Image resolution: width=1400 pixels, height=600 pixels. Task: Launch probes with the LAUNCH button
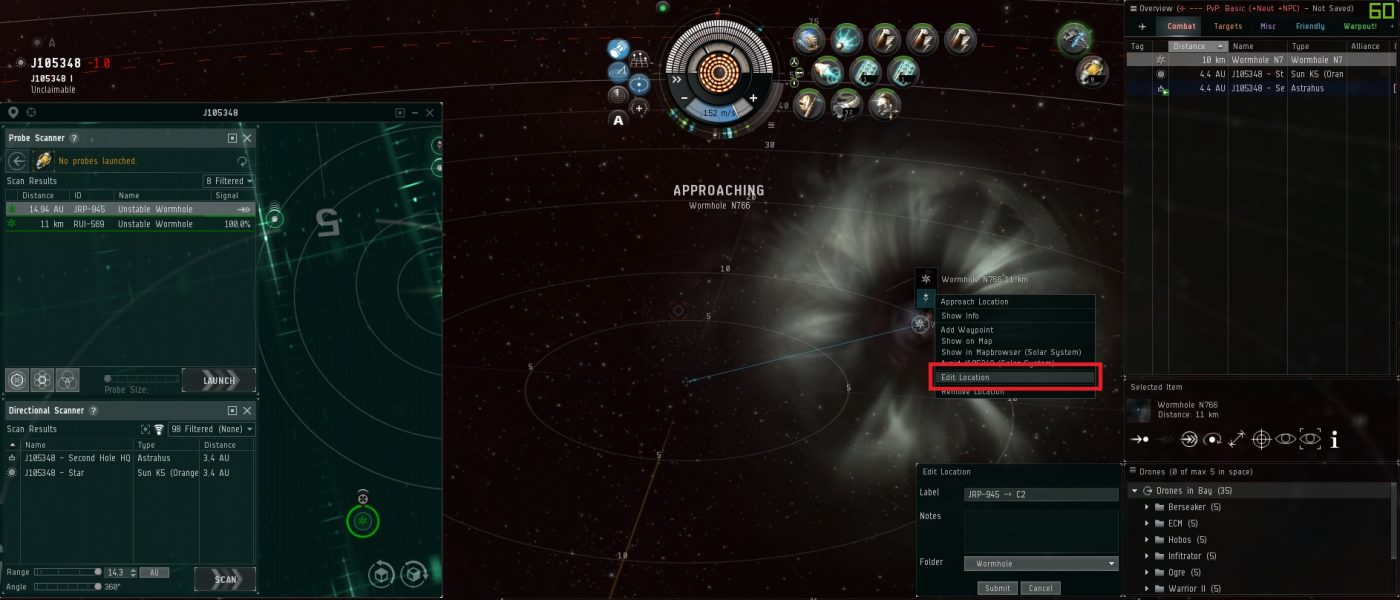pos(219,380)
